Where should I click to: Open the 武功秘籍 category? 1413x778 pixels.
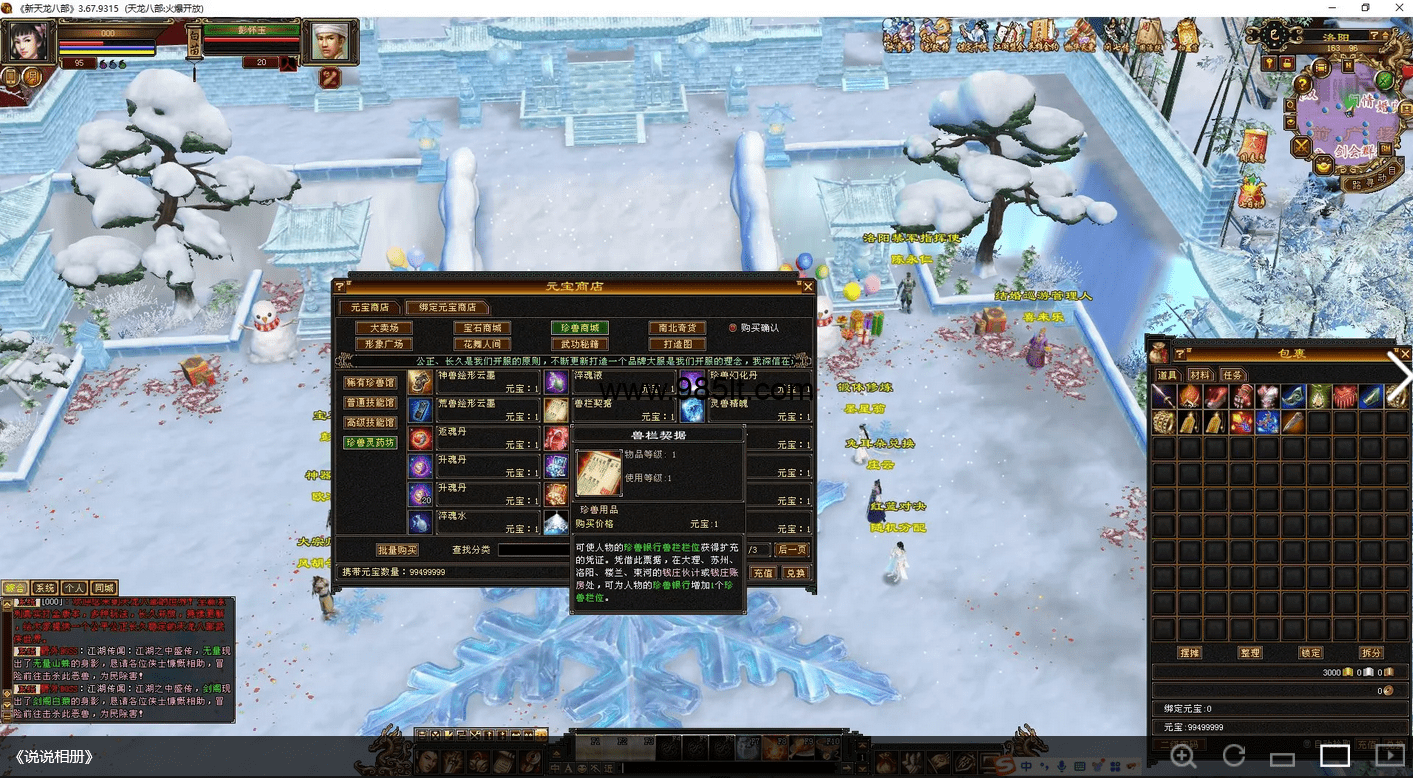tap(579, 344)
